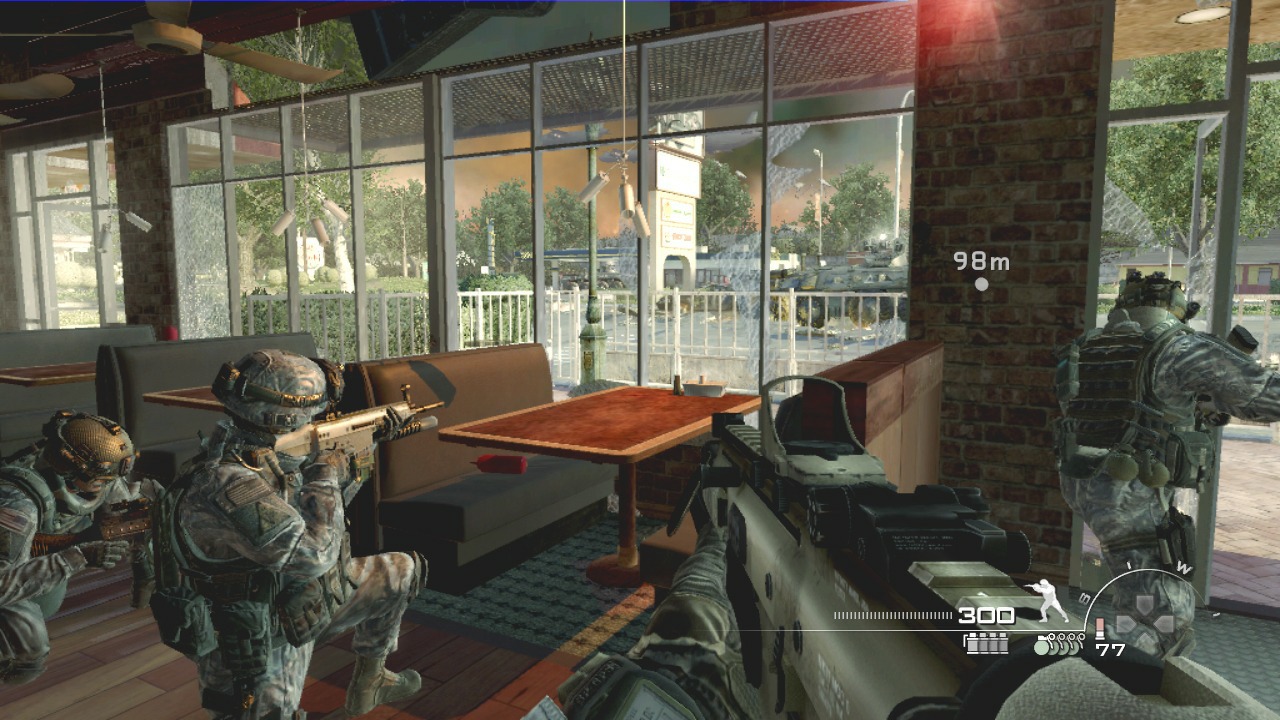Click the last rifle magazine icon
The image size is (1280, 720).
(x=1002, y=644)
